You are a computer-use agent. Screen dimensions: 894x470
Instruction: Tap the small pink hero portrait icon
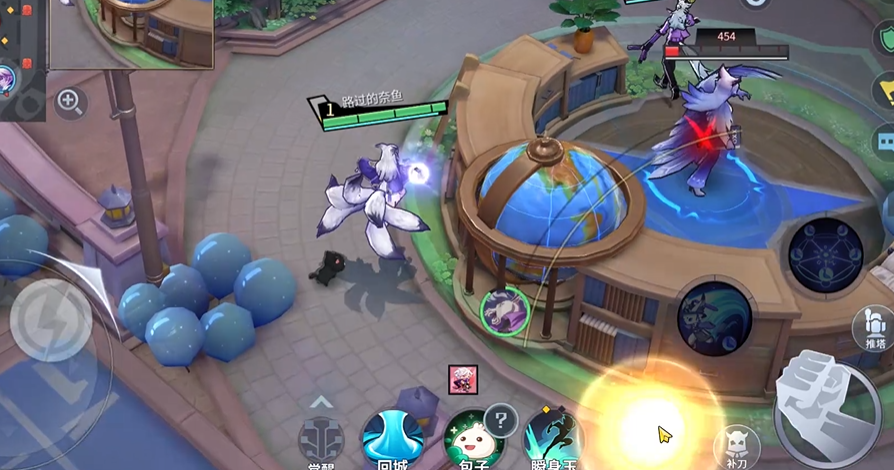point(463,379)
